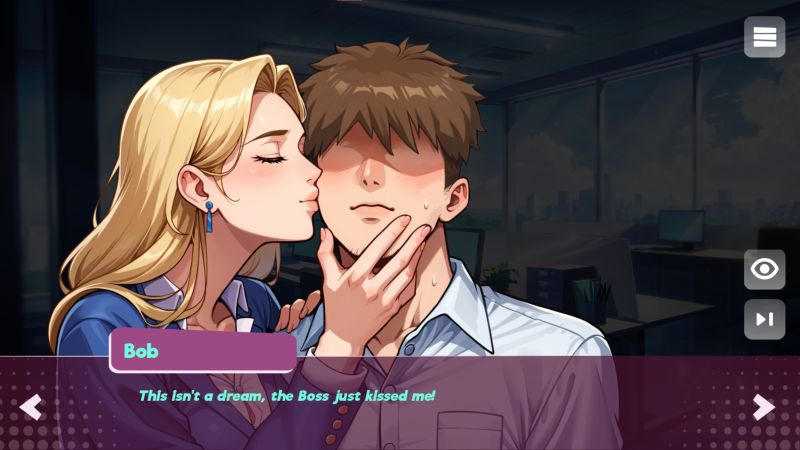Screen dimensions: 800x450
Task: Advance dialogue with the right arrow
Action: (x=764, y=407)
